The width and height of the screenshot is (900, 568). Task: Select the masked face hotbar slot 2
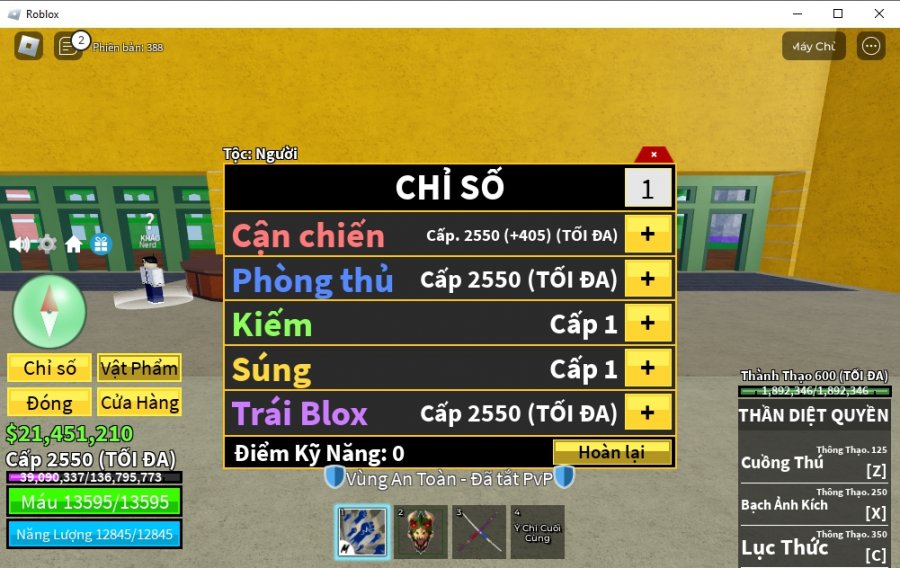420,532
